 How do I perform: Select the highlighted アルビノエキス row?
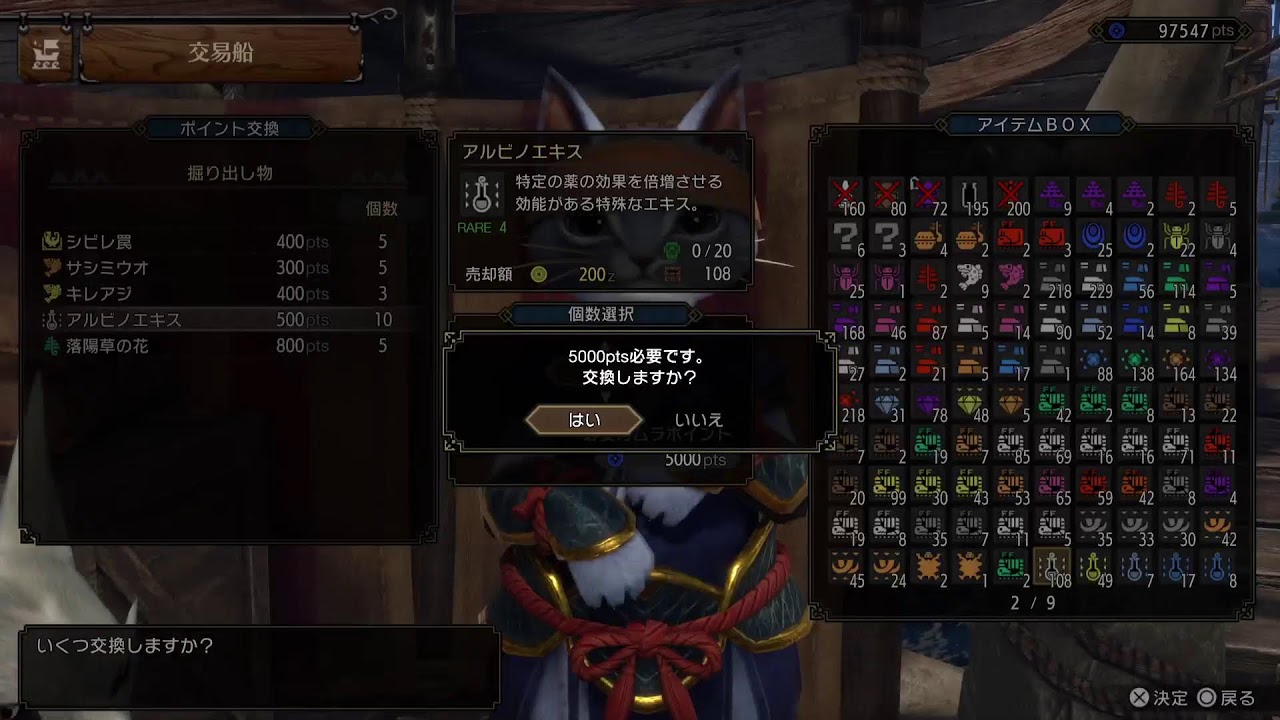(x=123, y=320)
